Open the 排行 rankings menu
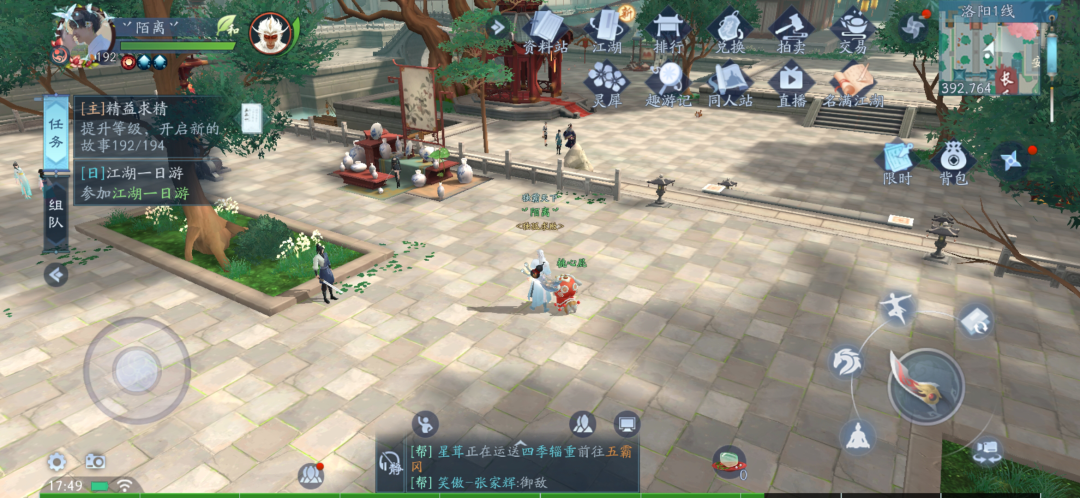 click(x=668, y=30)
